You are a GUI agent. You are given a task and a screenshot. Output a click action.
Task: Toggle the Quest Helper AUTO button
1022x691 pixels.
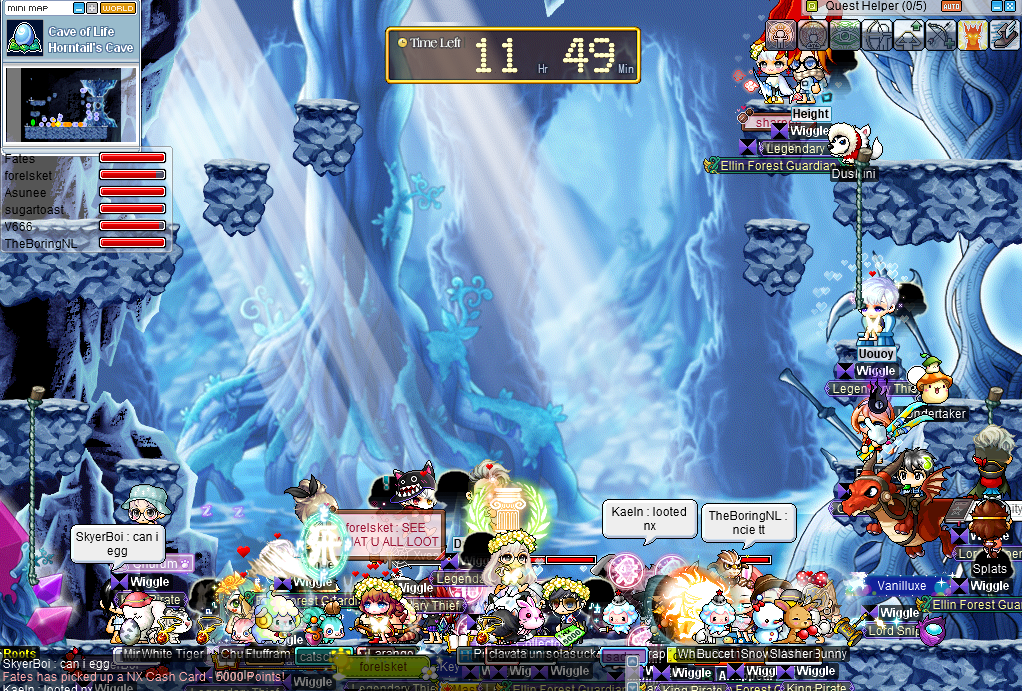(952, 7)
